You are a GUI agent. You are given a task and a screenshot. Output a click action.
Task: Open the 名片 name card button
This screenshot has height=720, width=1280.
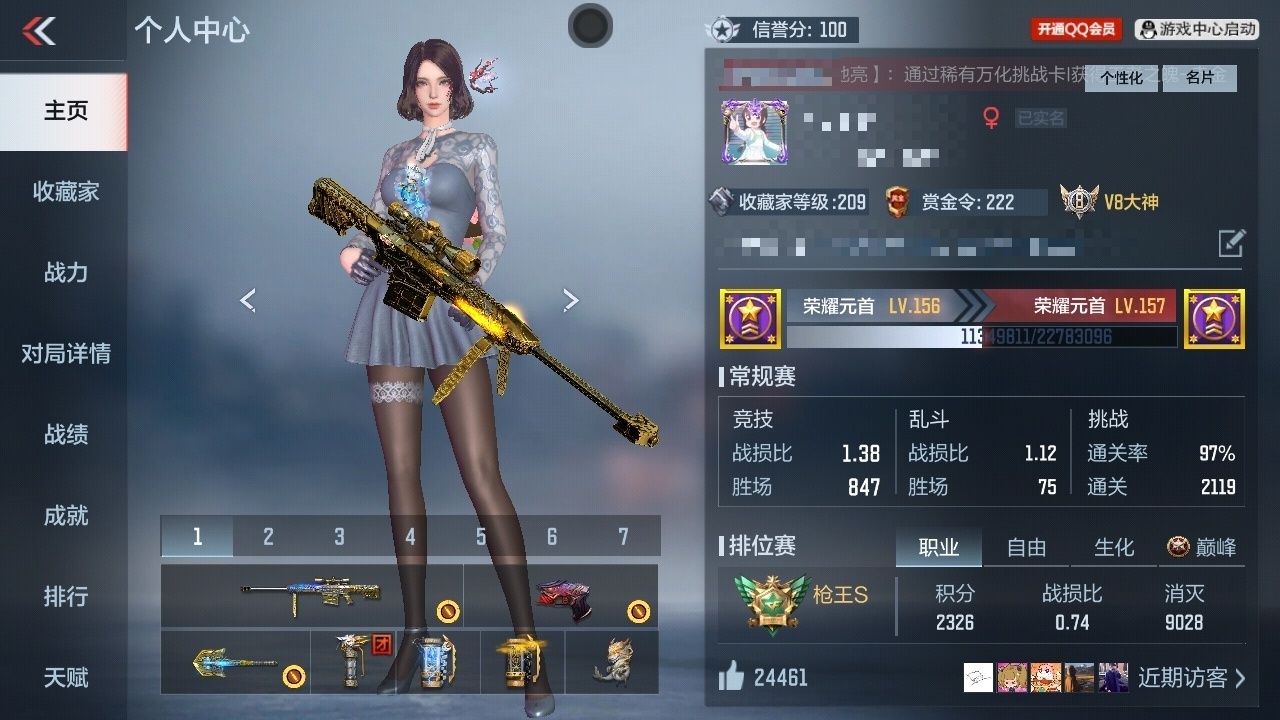pos(1200,78)
